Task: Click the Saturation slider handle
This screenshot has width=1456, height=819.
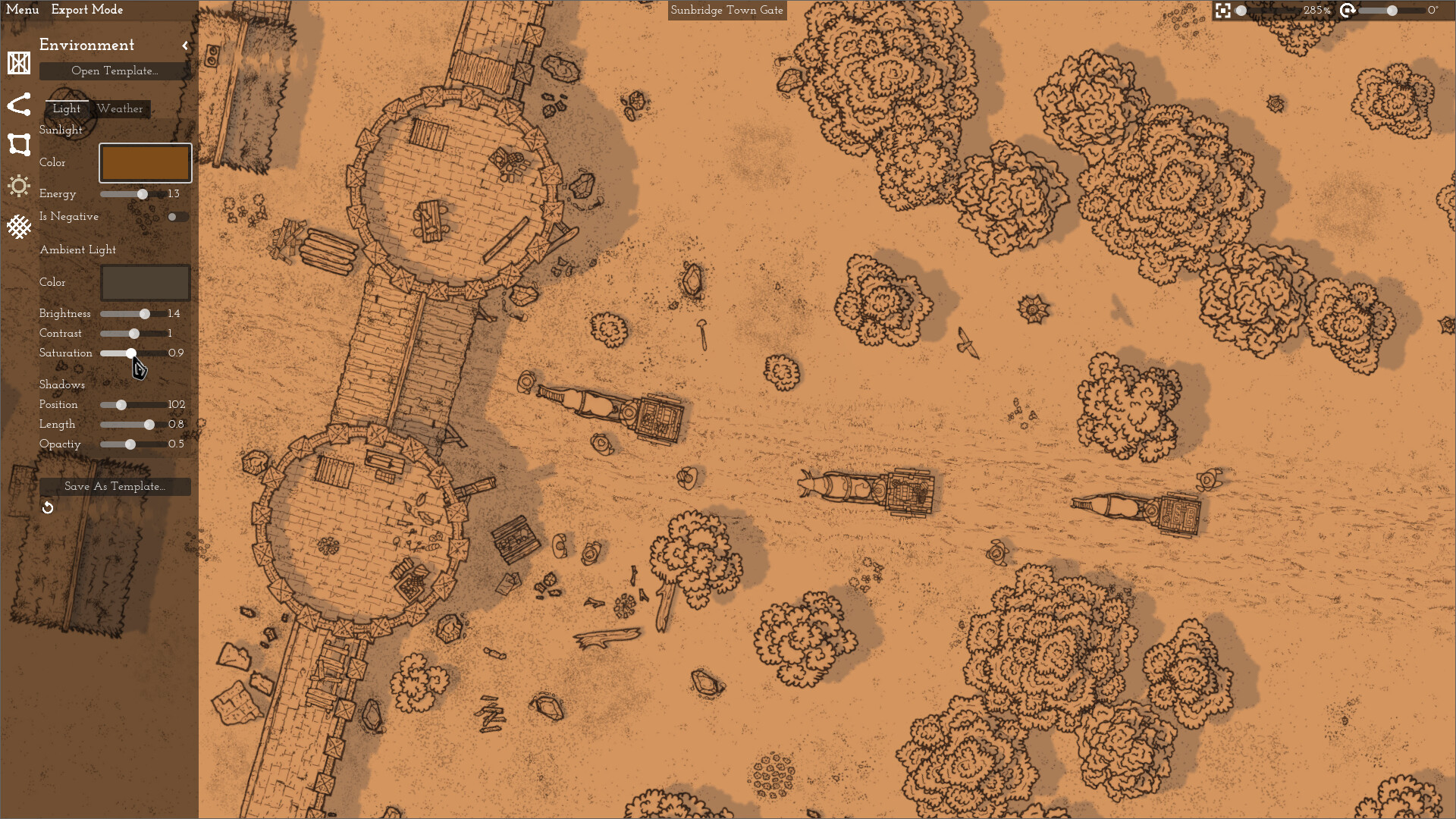Action: click(x=131, y=353)
